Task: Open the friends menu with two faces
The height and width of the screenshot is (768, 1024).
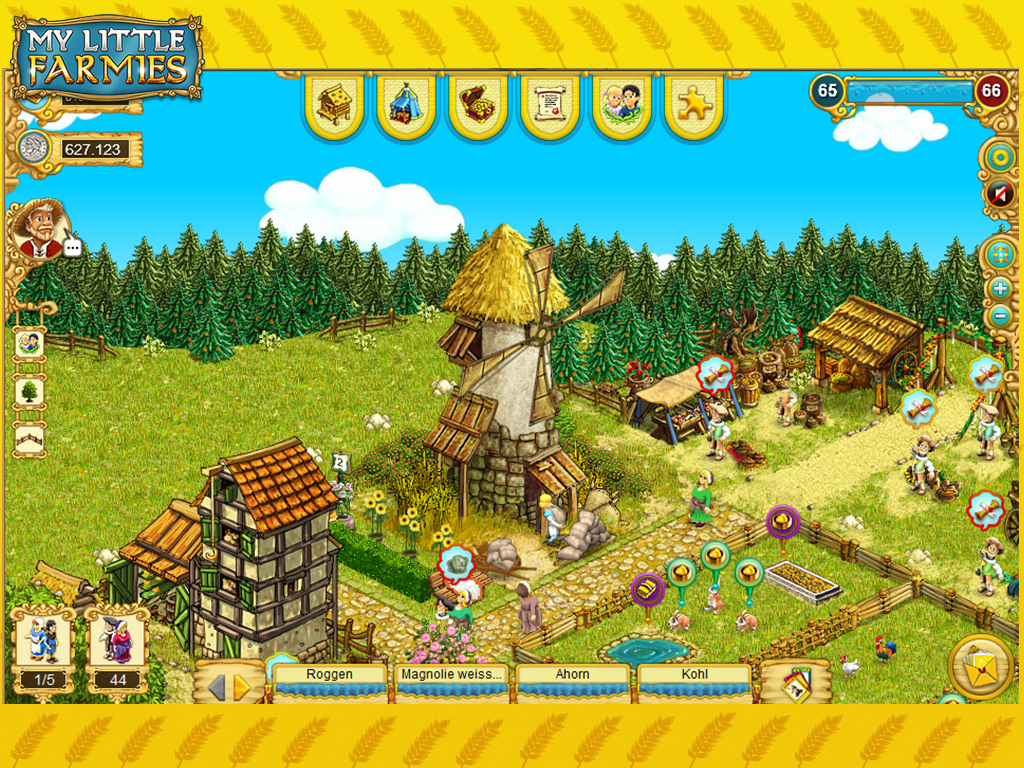Action: pyautogui.click(x=622, y=103)
